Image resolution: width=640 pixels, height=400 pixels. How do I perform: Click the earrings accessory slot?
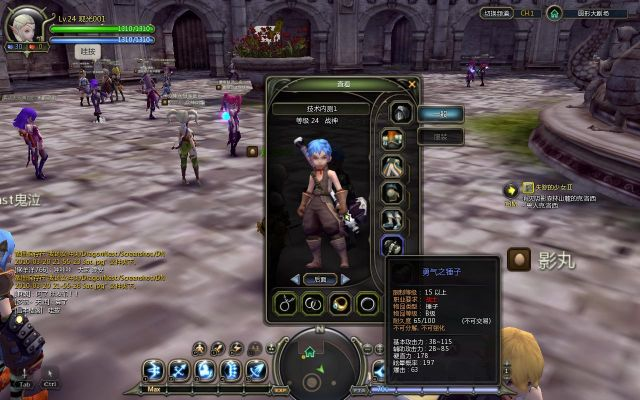click(315, 303)
